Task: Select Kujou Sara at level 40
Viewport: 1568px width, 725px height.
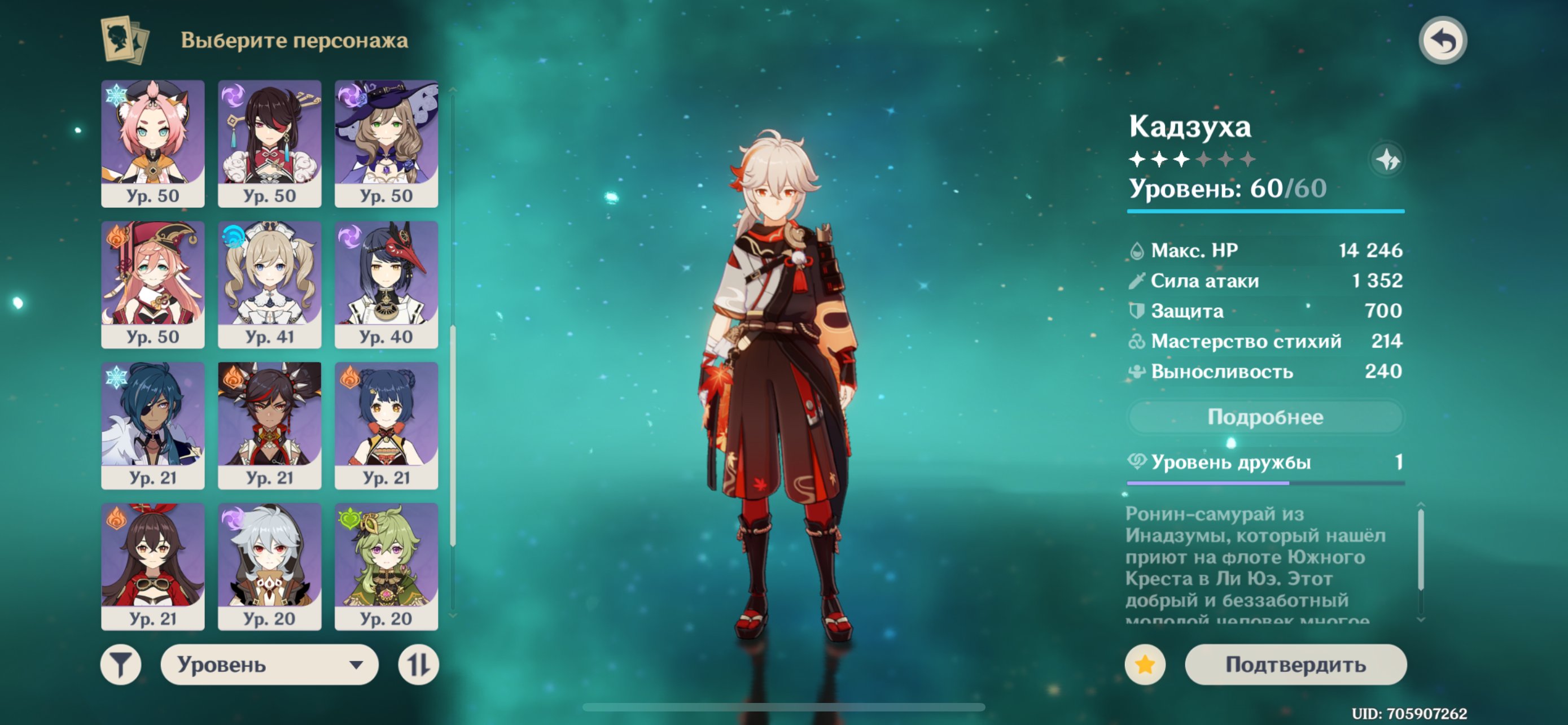Action: click(x=386, y=284)
